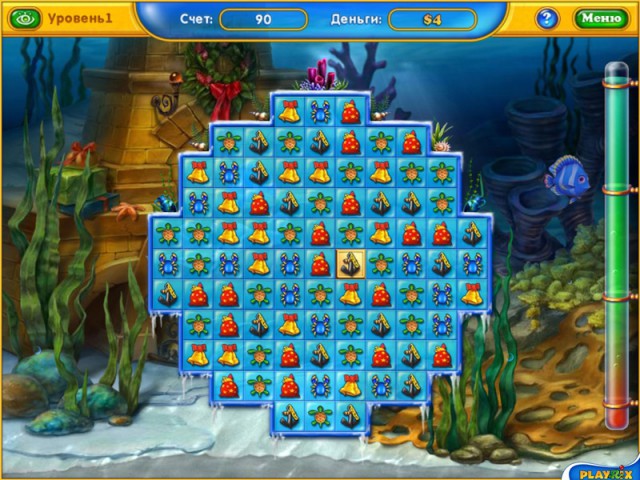640x480 pixels.
Task: Select the turtle tile in the bottommost board row
Action: [320, 415]
